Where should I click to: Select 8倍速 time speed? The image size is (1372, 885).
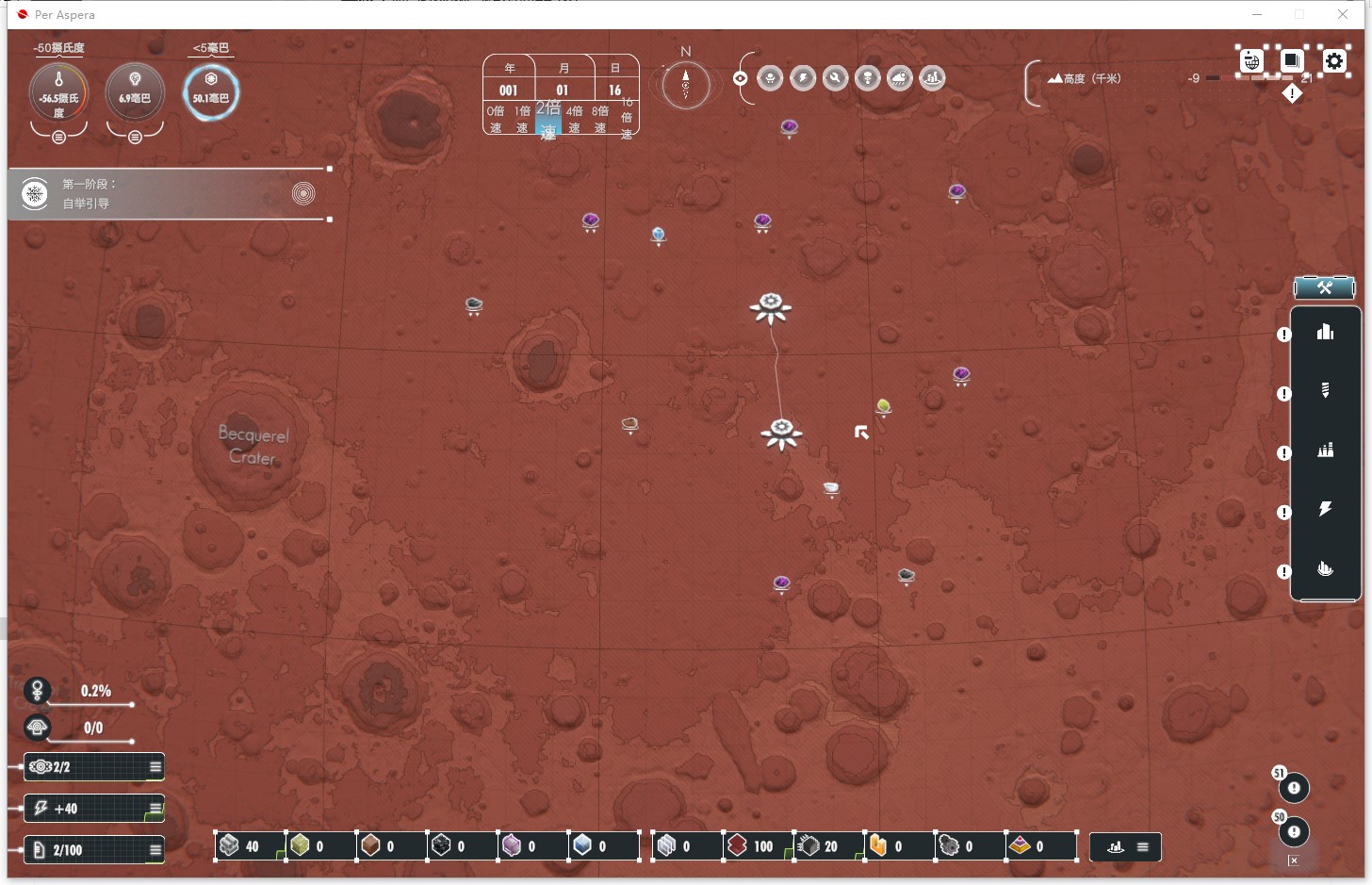pyautogui.click(x=600, y=119)
